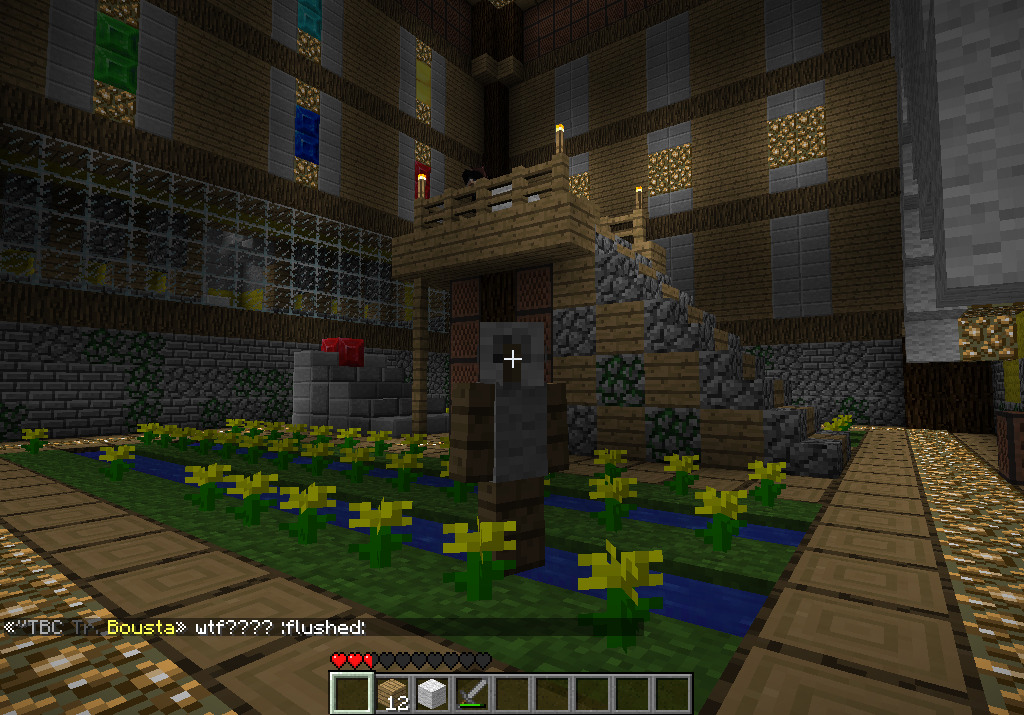This screenshot has height=715, width=1024.
Task: Select the wooden planks hotbar slot
Action: pyautogui.click(x=391, y=693)
